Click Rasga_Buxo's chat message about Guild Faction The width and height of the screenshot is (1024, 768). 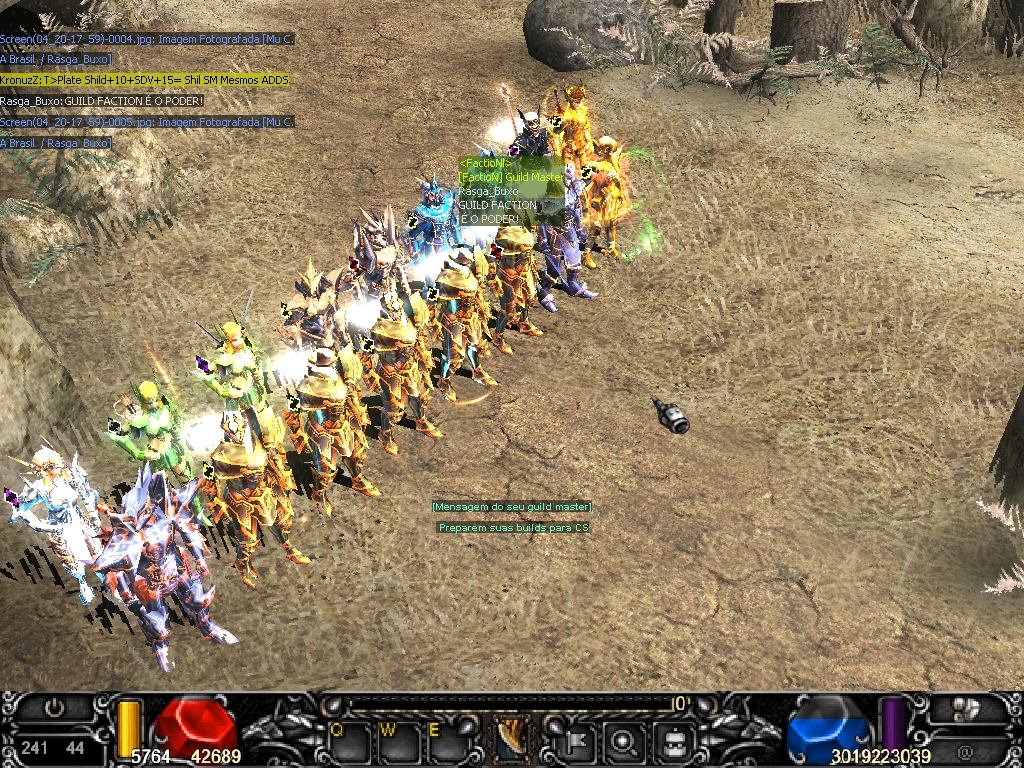click(x=102, y=101)
